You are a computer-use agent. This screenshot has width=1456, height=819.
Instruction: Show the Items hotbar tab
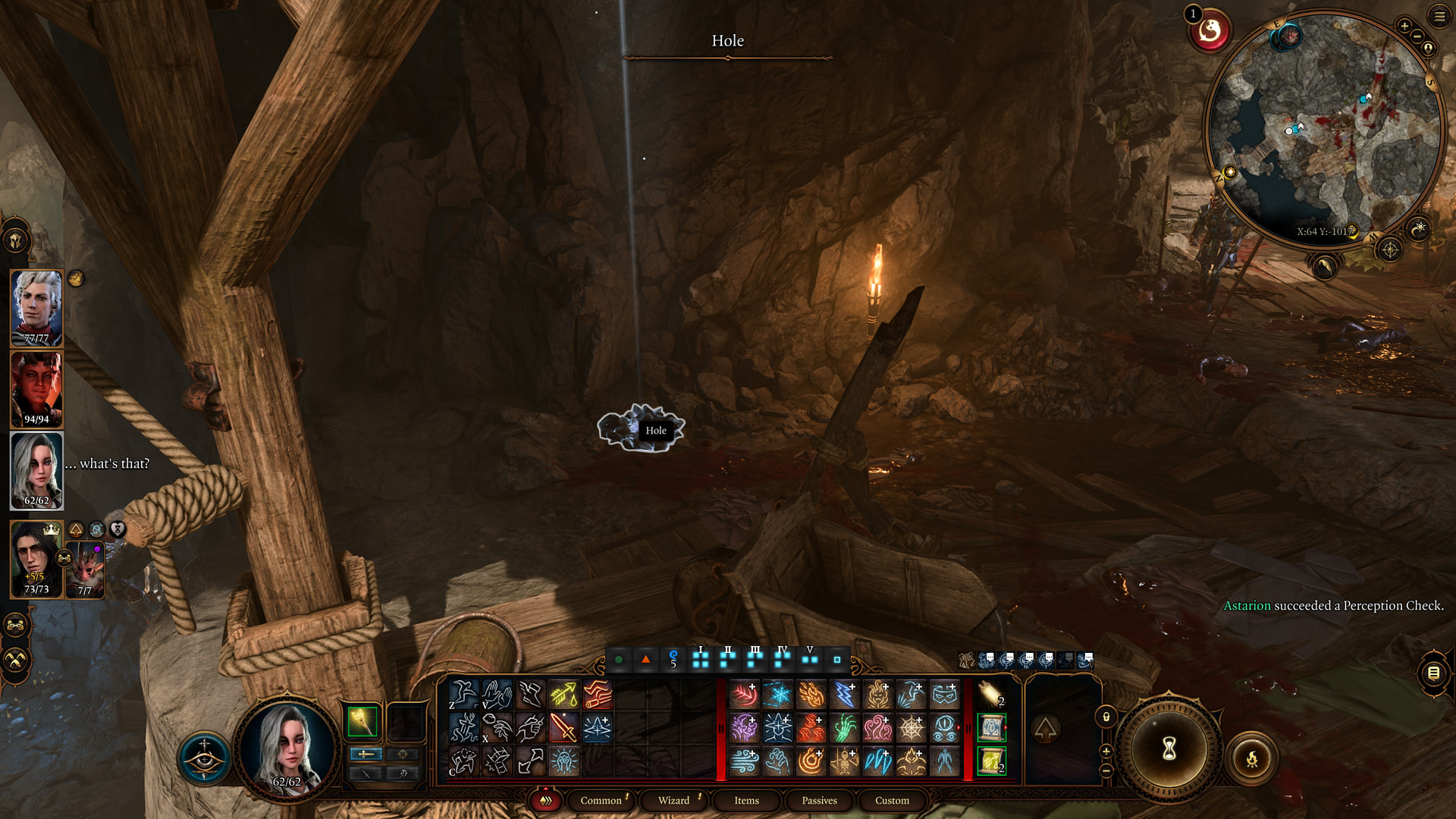[746, 801]
